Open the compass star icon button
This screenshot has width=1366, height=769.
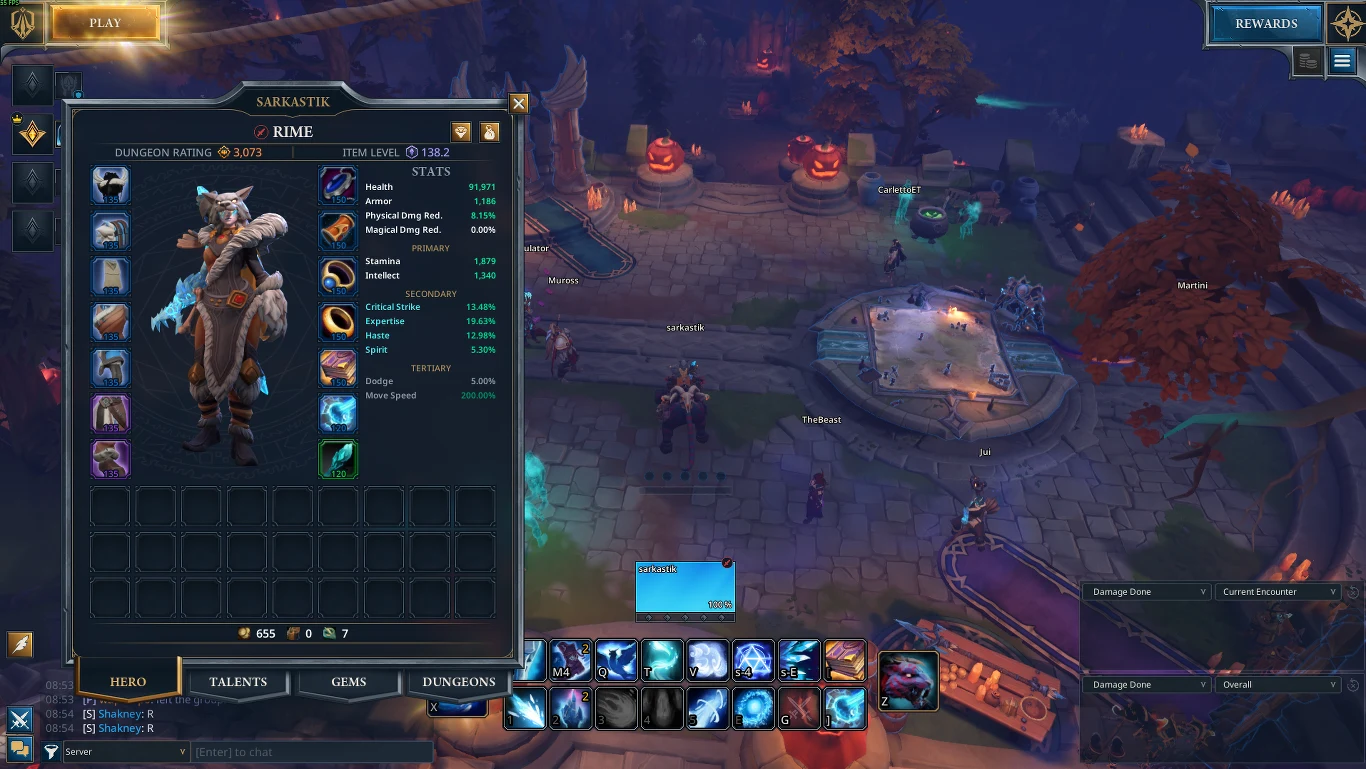(1345, 24)
